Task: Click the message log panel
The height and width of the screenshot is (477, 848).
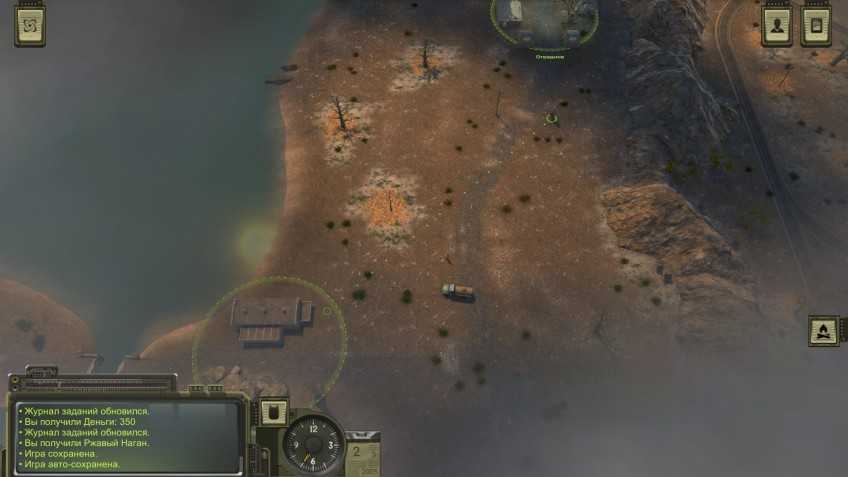Action: pos(127,436)
